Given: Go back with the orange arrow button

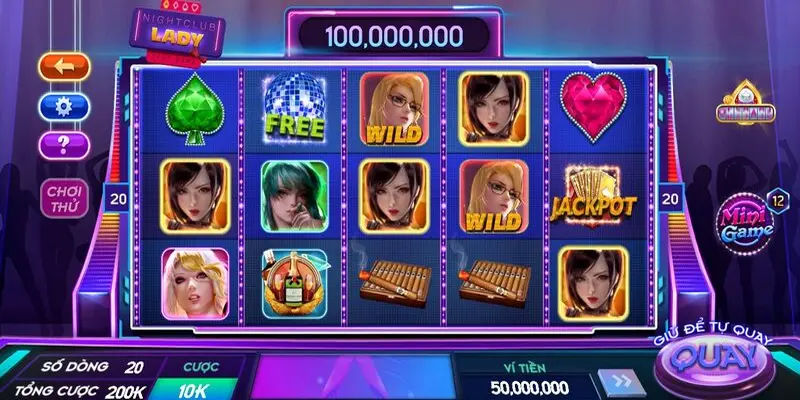Looking at the screenshot, I should tap(64, 67).
